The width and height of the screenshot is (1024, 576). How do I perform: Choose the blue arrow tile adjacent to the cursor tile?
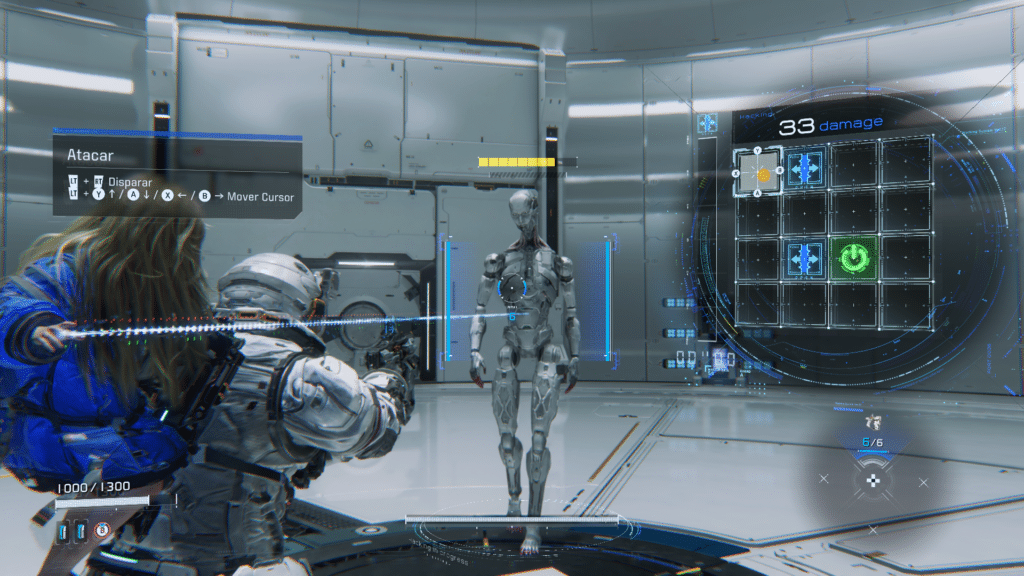805,169
